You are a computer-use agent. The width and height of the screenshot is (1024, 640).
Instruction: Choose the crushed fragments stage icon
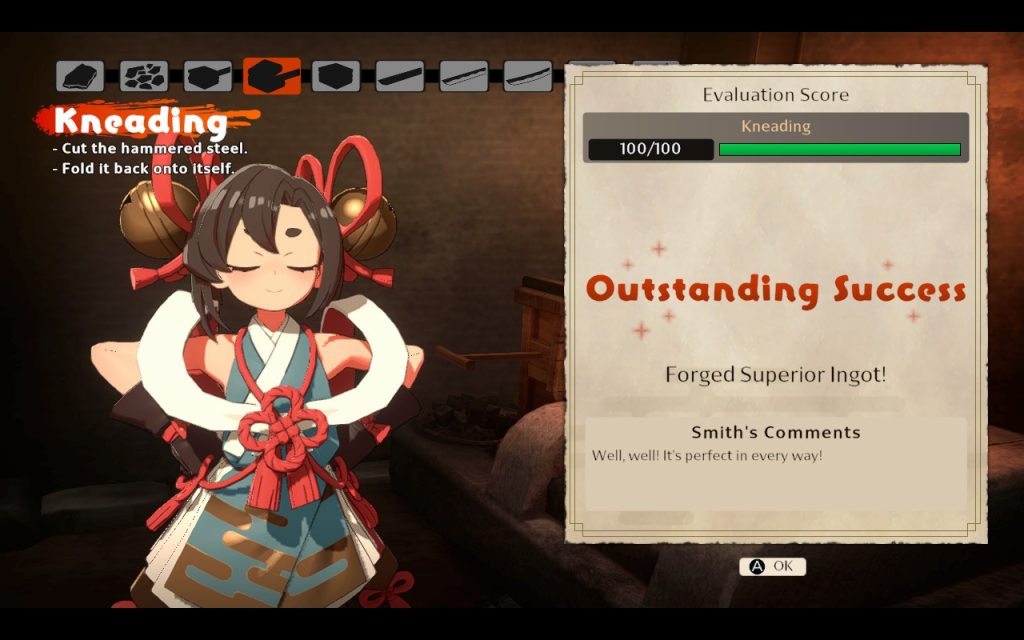pos(144,76)
